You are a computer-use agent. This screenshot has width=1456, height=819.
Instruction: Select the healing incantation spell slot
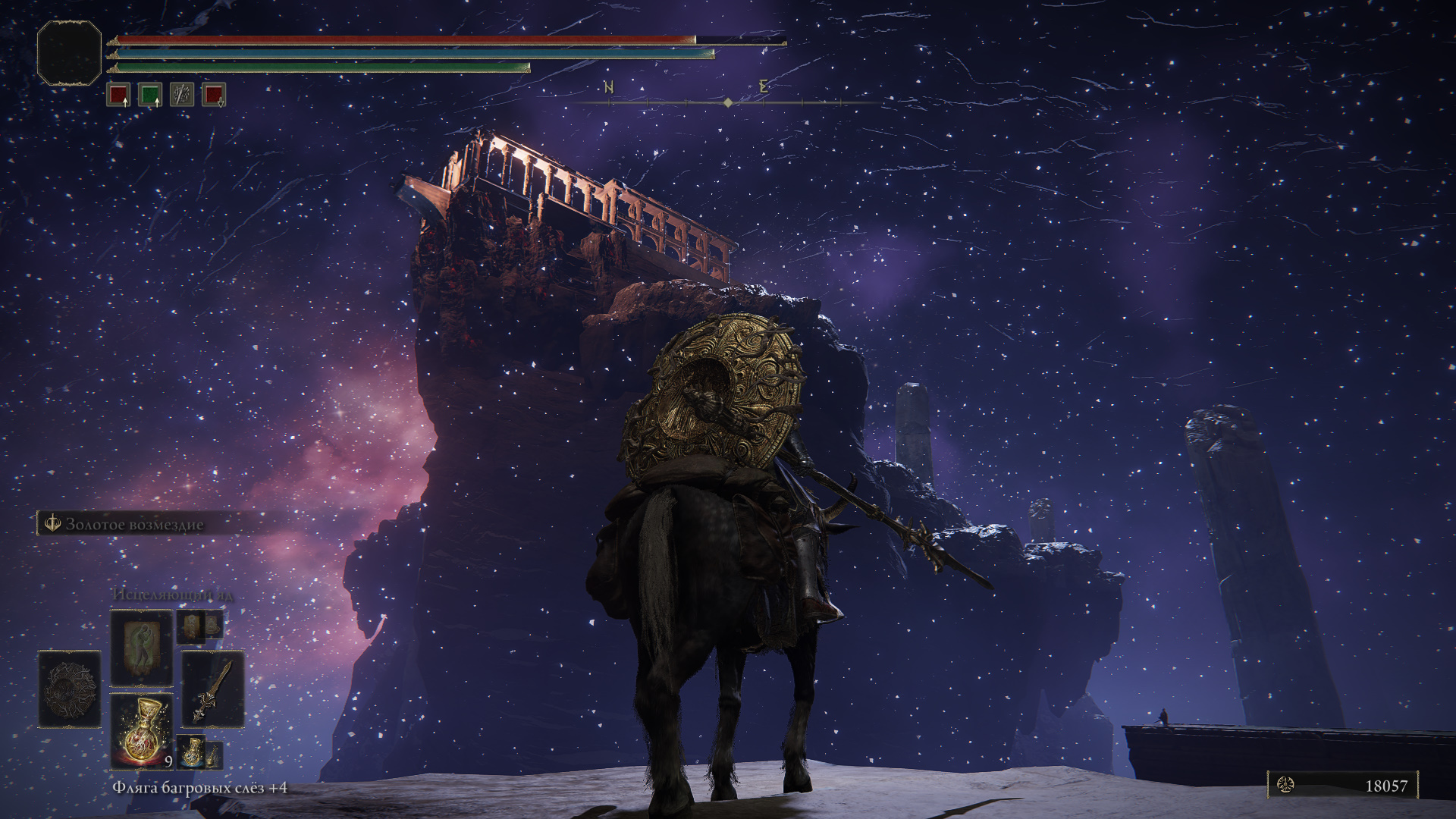click(x=142, y=648)
